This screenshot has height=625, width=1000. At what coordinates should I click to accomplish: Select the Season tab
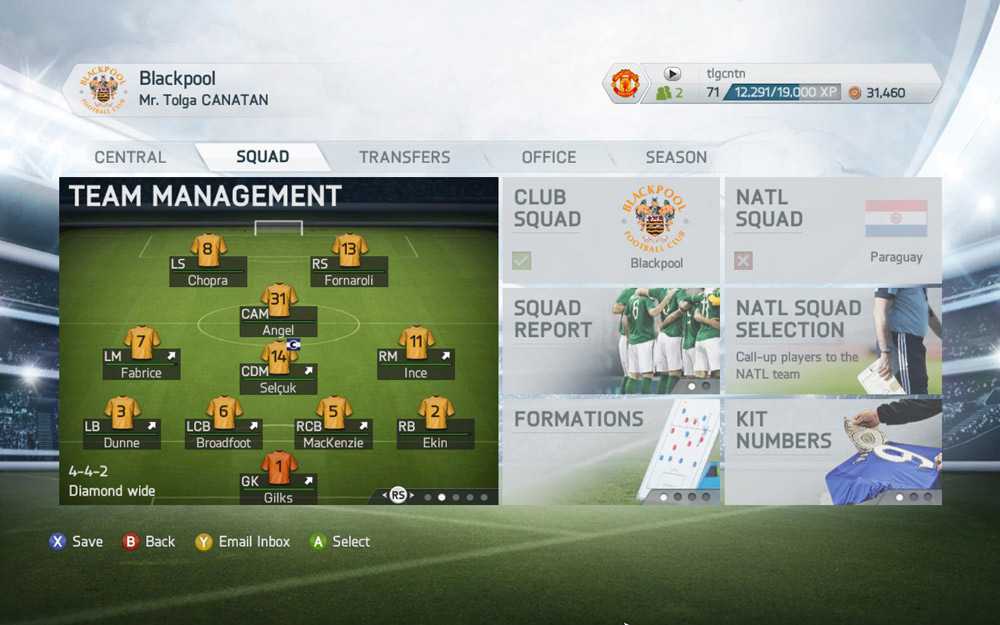pyautogui.click(x=676, y=157)
